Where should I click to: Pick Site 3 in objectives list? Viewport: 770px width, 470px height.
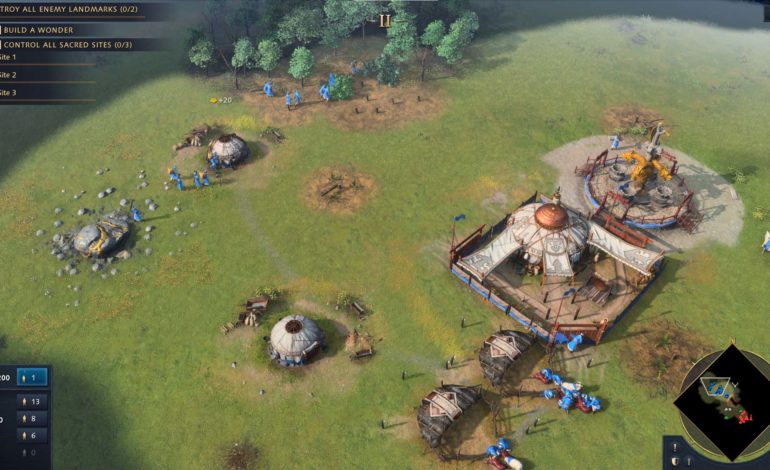tap(8, 93)
